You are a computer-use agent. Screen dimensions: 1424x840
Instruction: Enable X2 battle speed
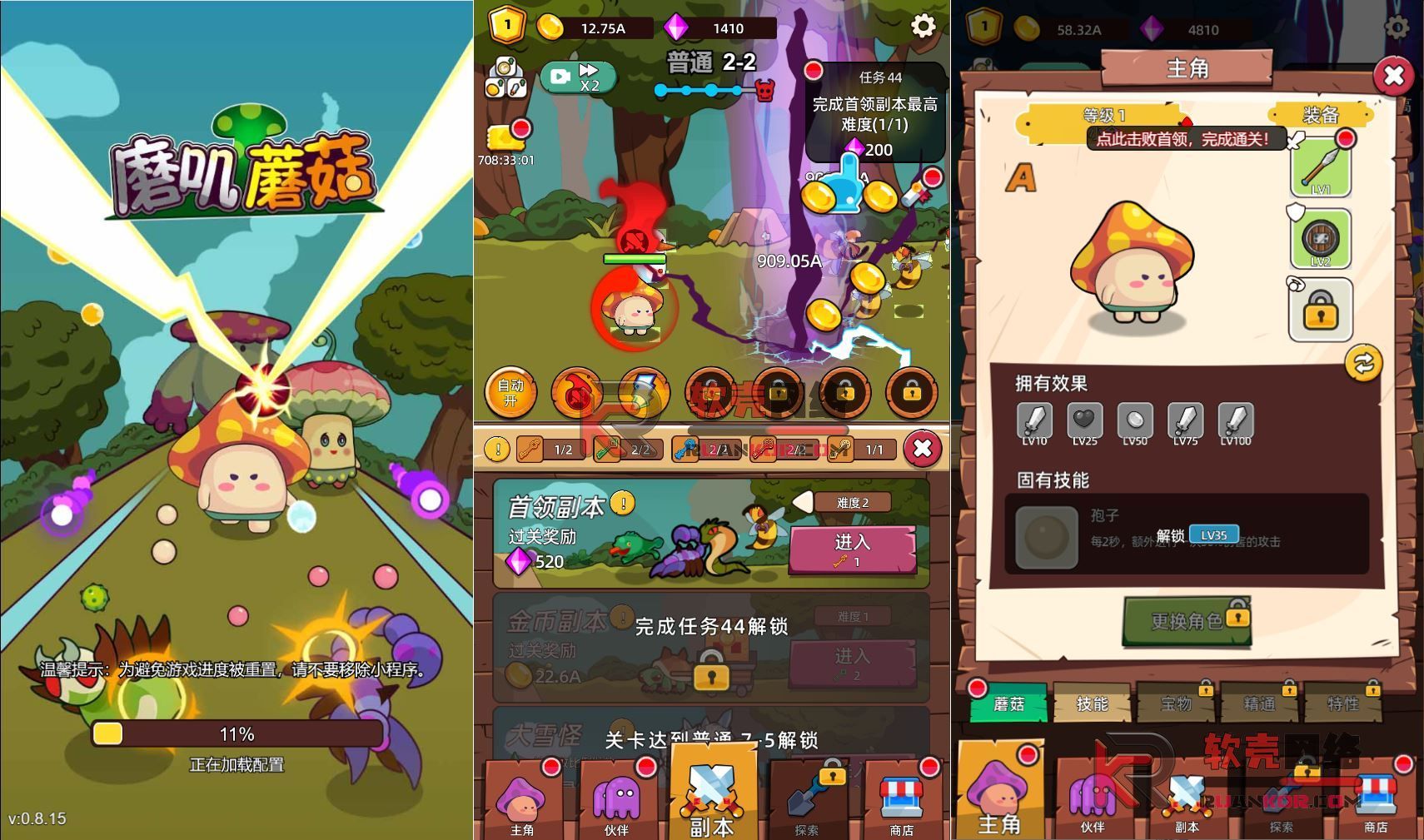click(577, 75)
